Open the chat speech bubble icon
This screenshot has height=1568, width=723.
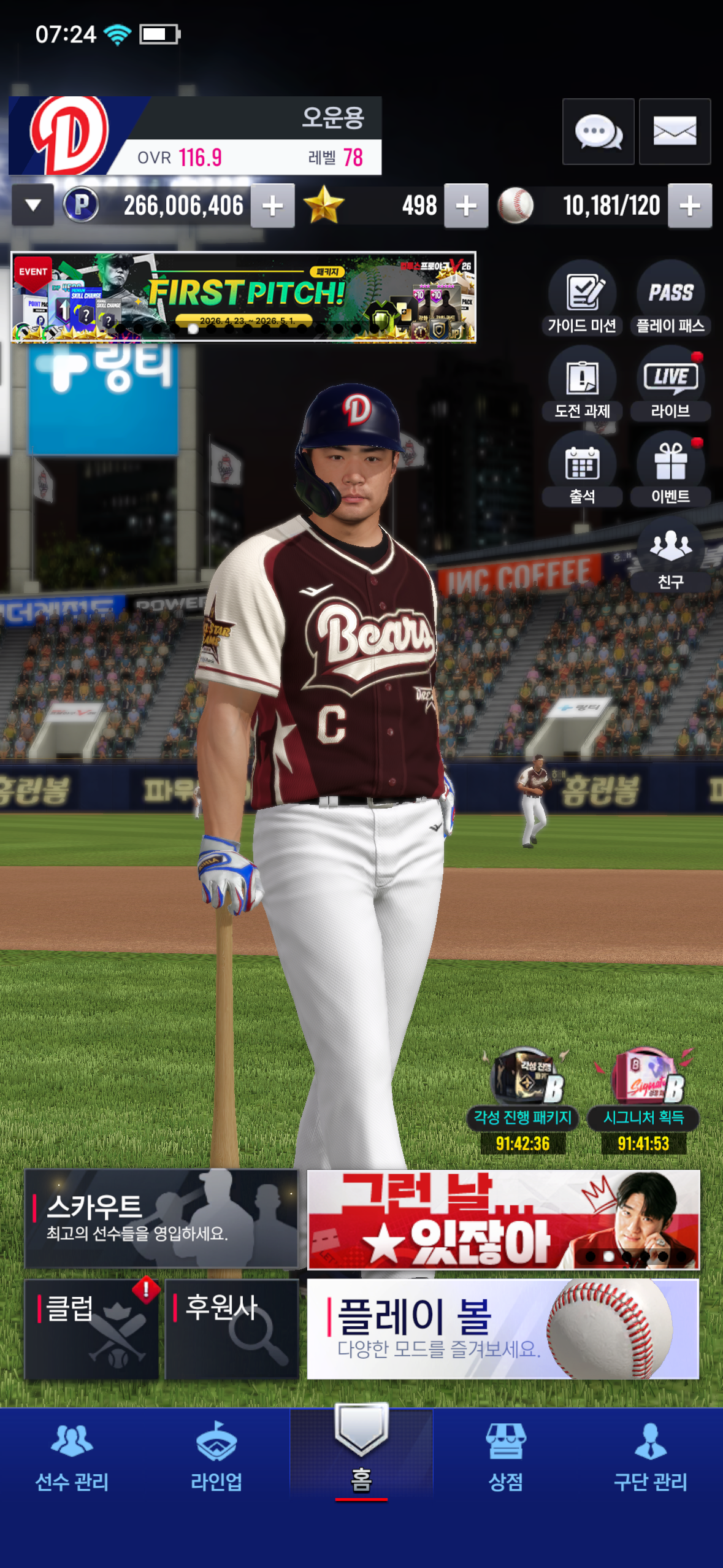[x=598, y=131]
